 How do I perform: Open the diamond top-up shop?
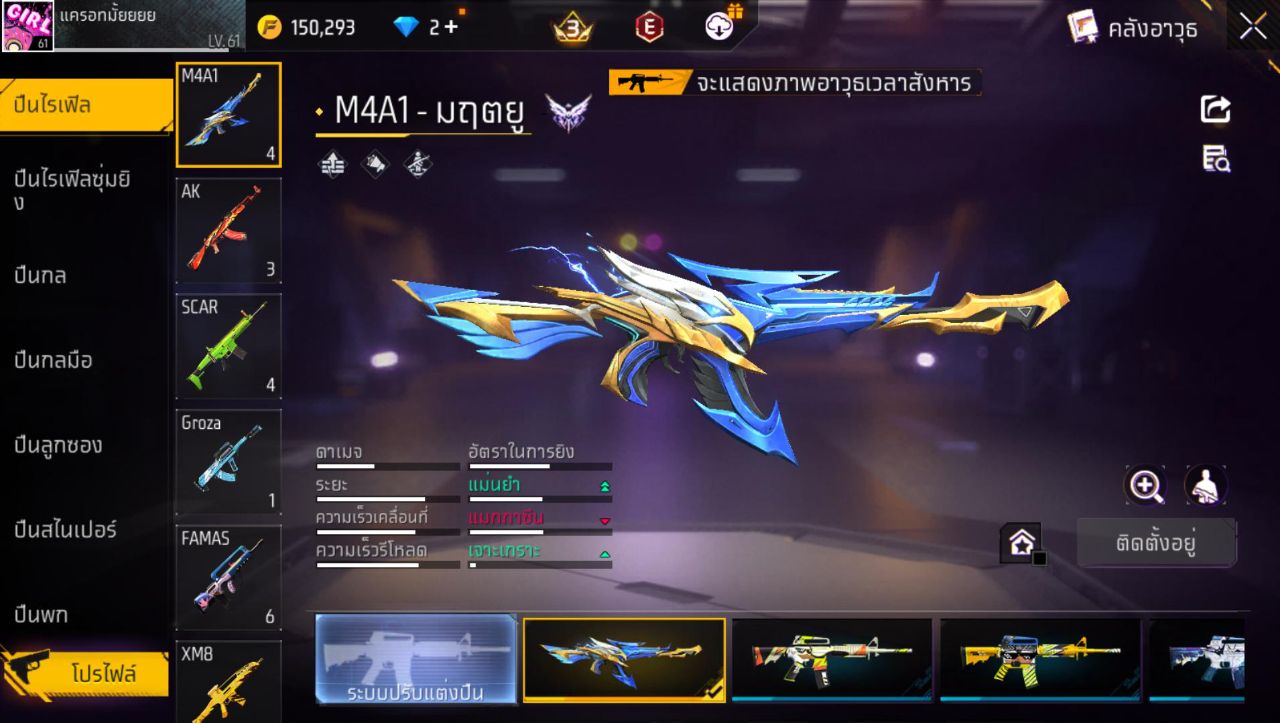click(x=420, y=27)
